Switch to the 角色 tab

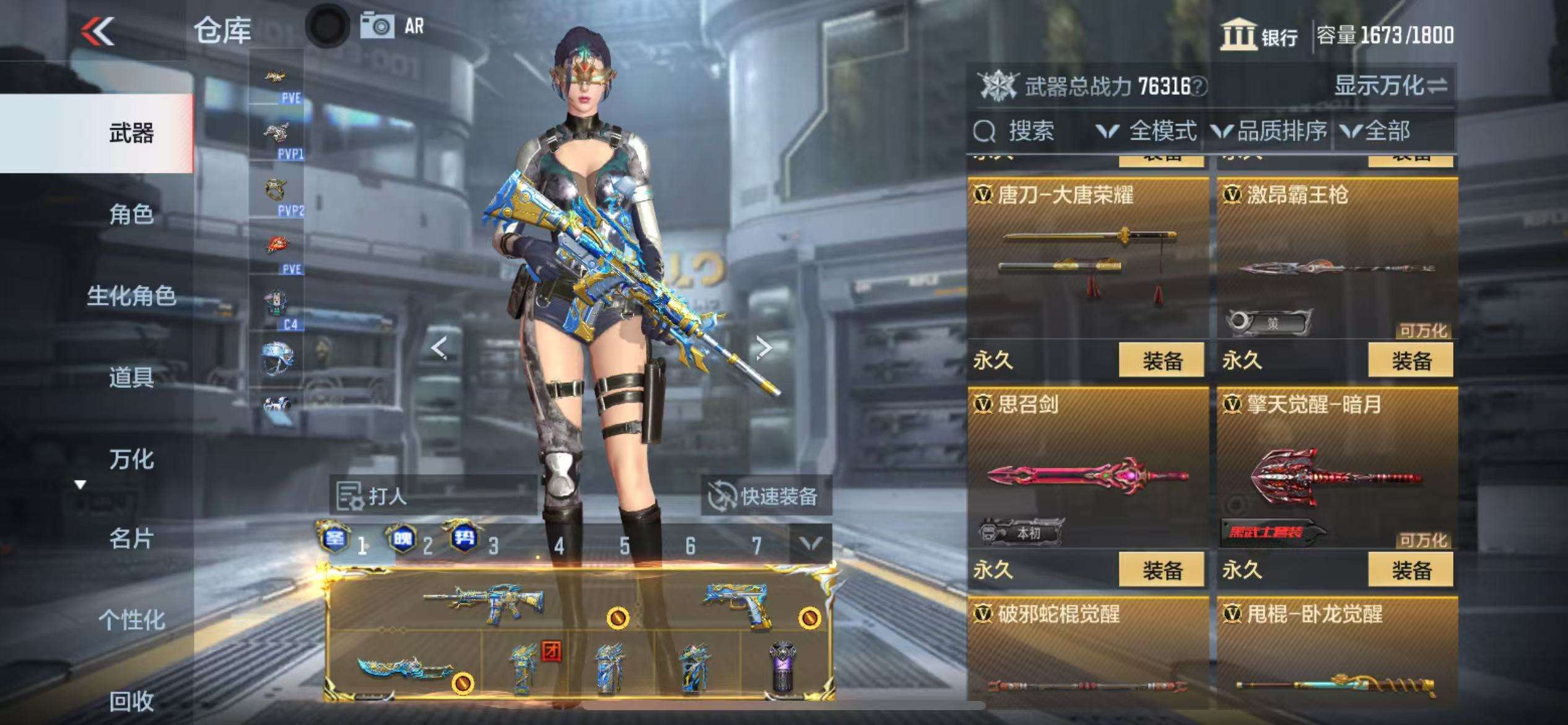point(131,214)
